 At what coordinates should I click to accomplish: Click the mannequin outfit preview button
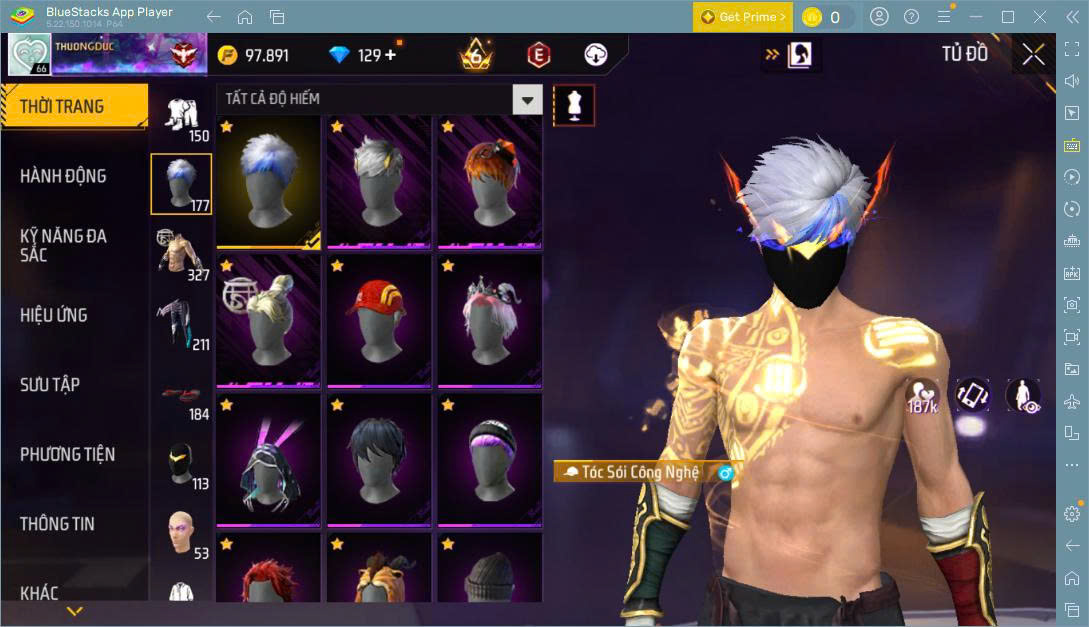574,105
